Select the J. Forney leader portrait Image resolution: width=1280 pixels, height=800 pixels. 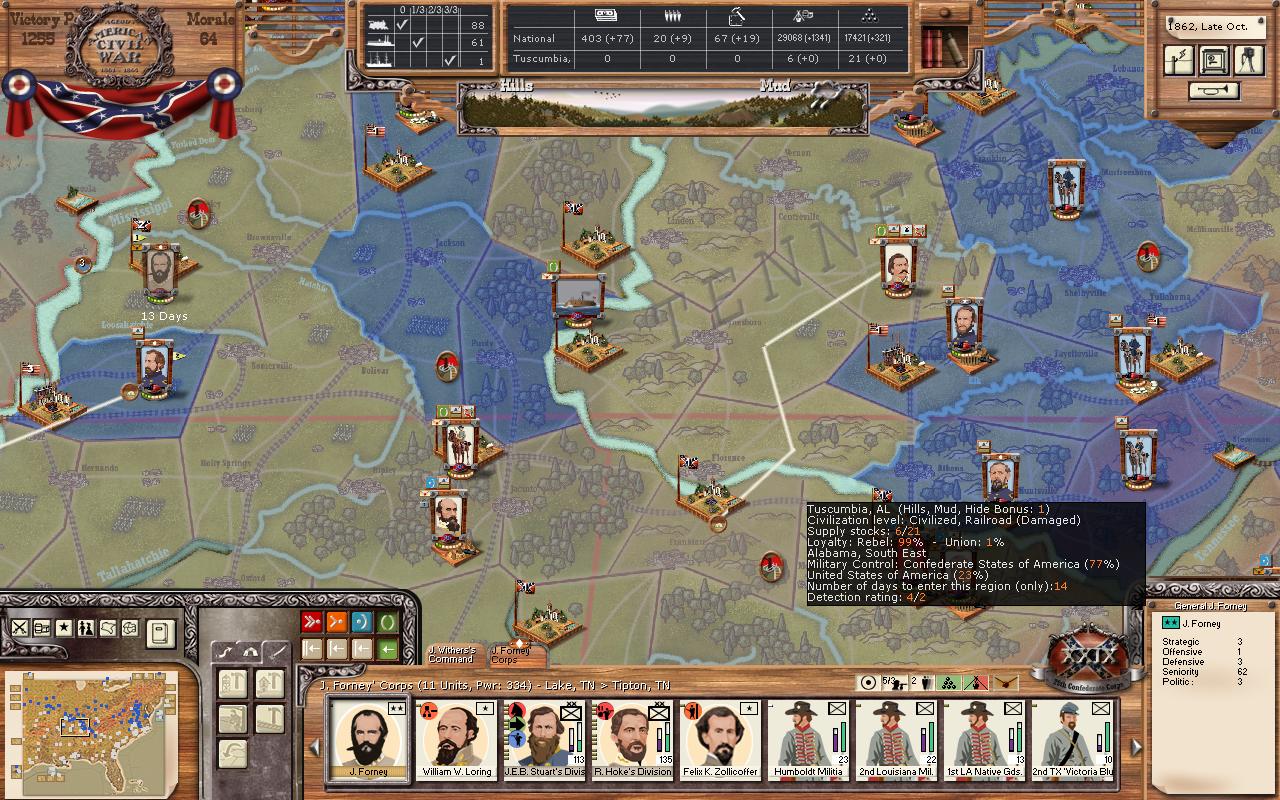[x=367, y=738]
